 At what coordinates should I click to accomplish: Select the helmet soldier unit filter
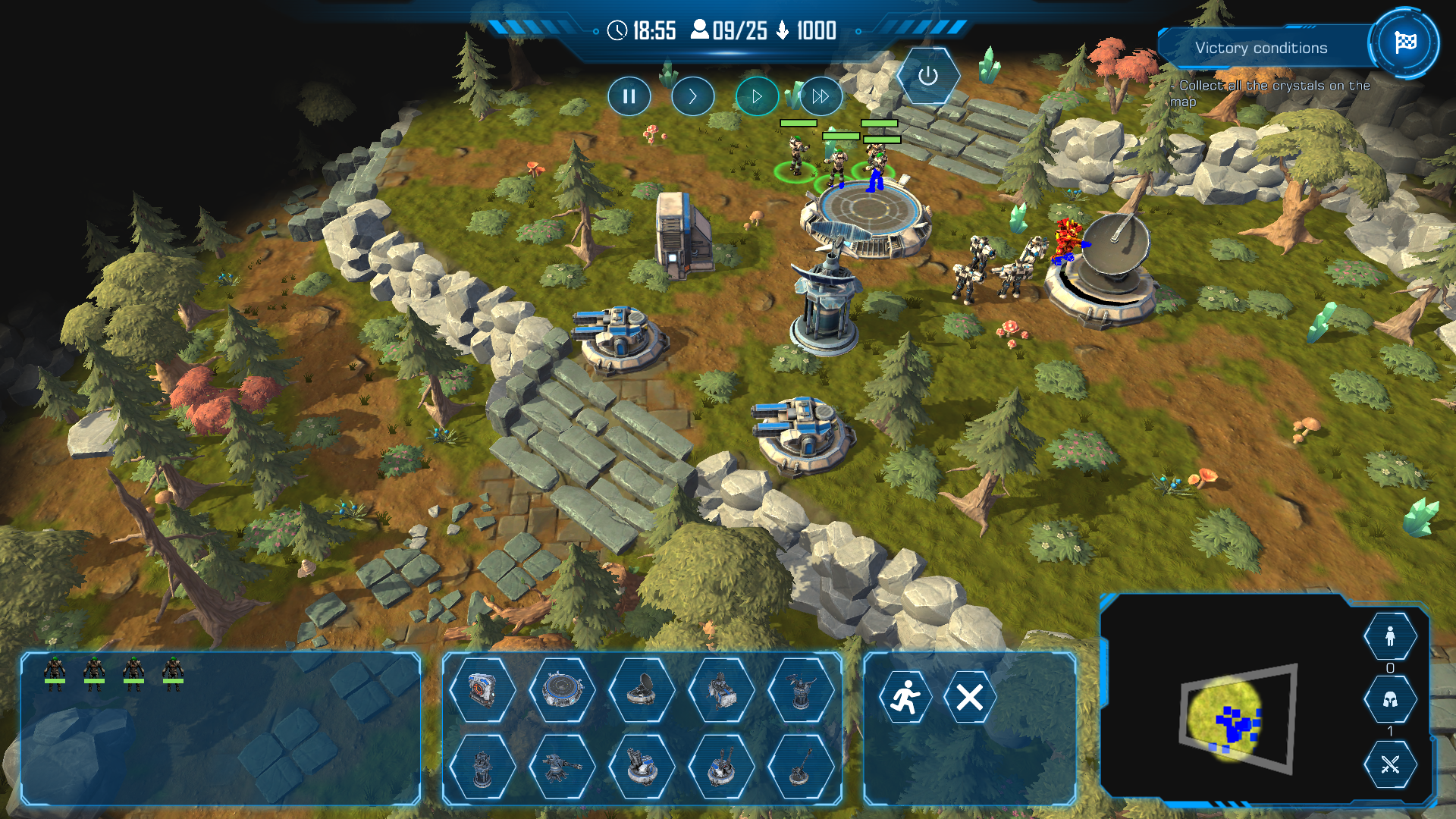(x=1390, y=699)
